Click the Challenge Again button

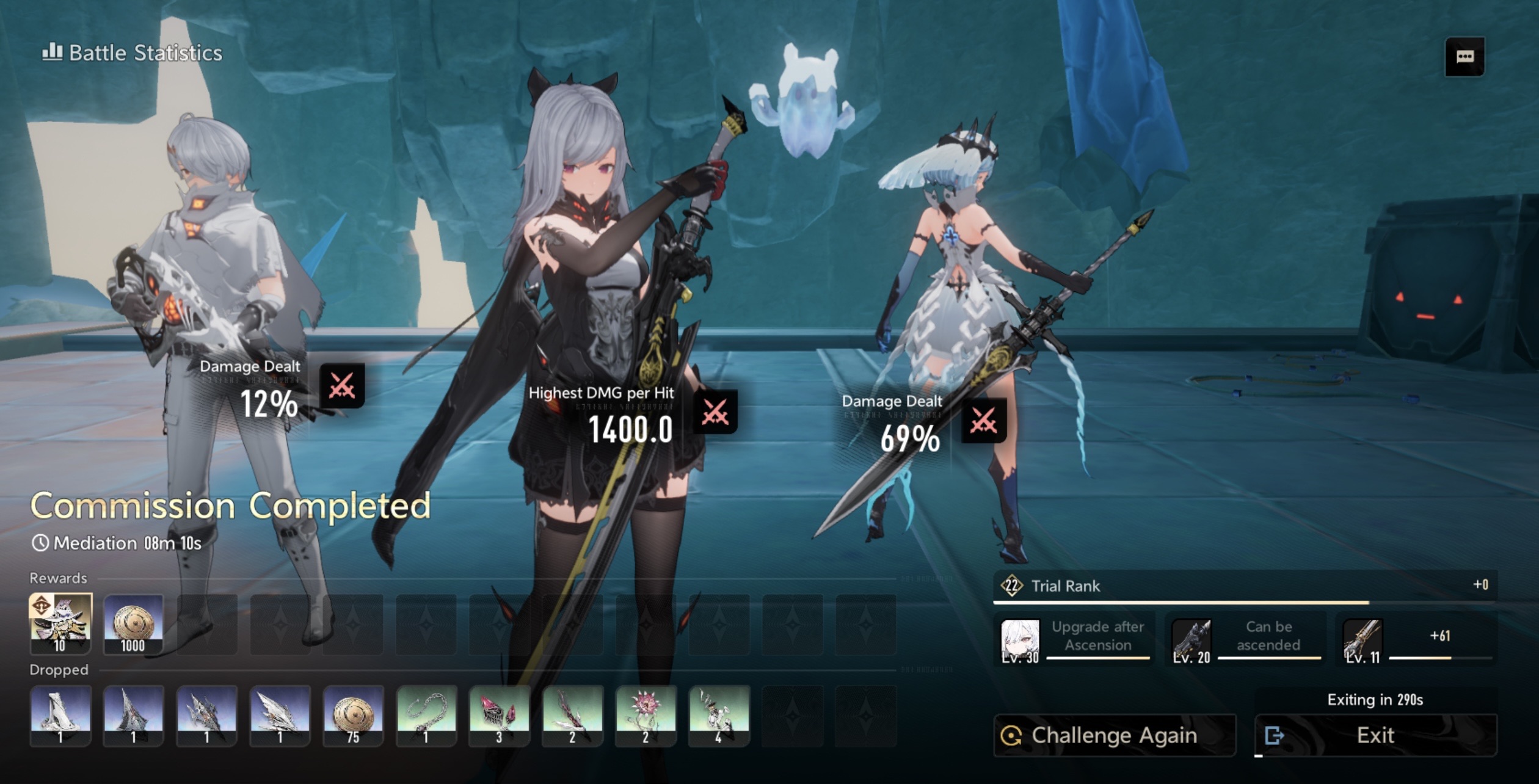coord(1114,735)
